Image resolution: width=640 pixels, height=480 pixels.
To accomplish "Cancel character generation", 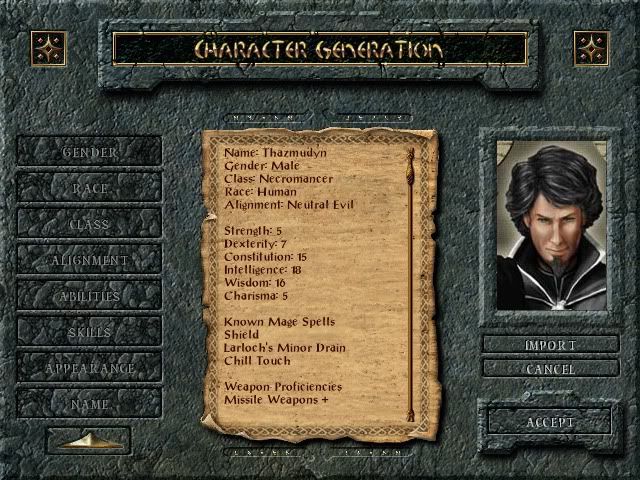I will pos(550,369).
